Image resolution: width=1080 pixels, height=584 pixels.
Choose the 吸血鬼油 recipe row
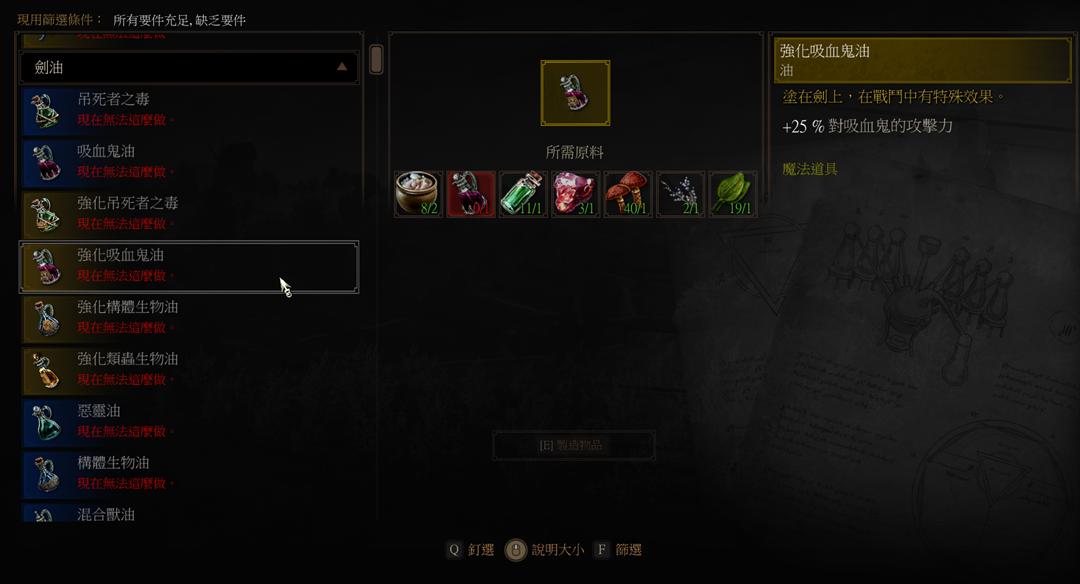tap(189, 162)
